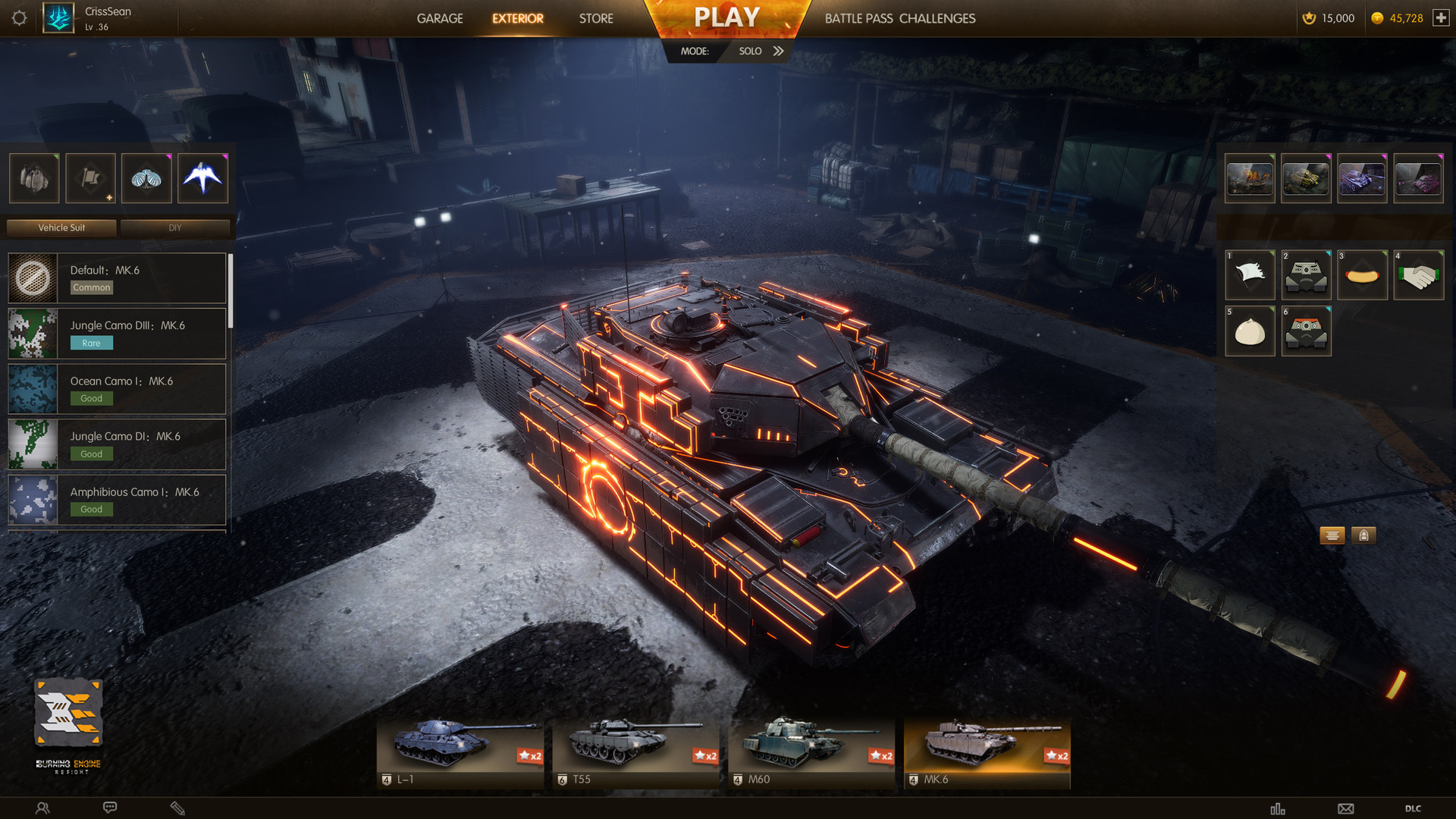This screenshot has width=1456, height=819.
Task: Switch to the DIY customization tab
Action: coord(175,227)
